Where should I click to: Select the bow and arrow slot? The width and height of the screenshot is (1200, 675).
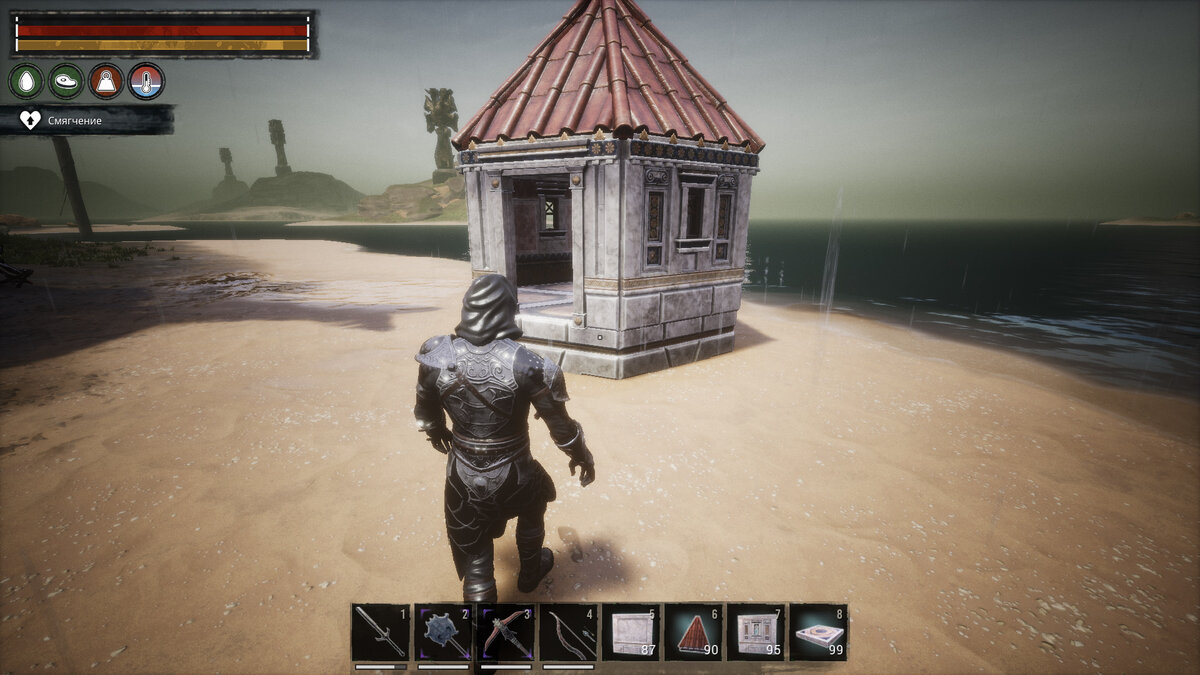click(x=568, y=632)
